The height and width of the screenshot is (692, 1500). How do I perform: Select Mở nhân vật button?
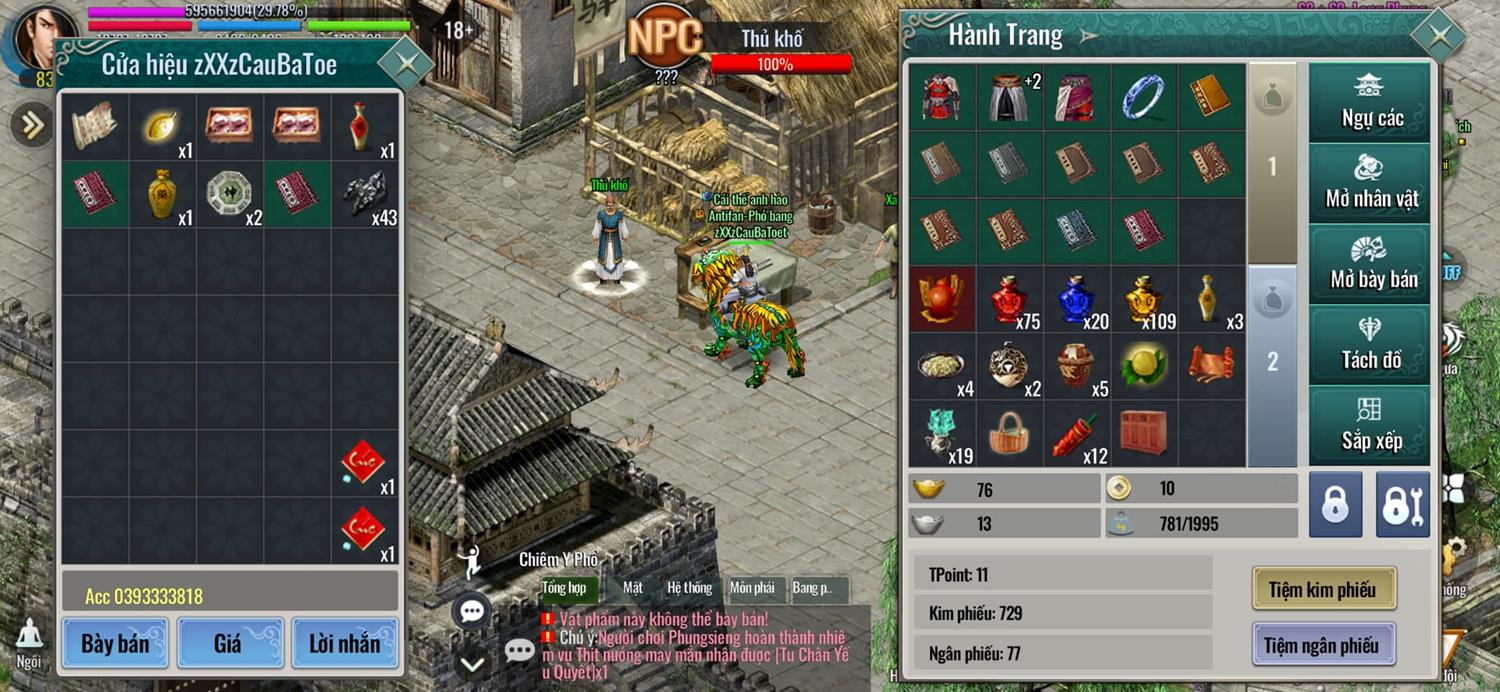[1371, 183]
